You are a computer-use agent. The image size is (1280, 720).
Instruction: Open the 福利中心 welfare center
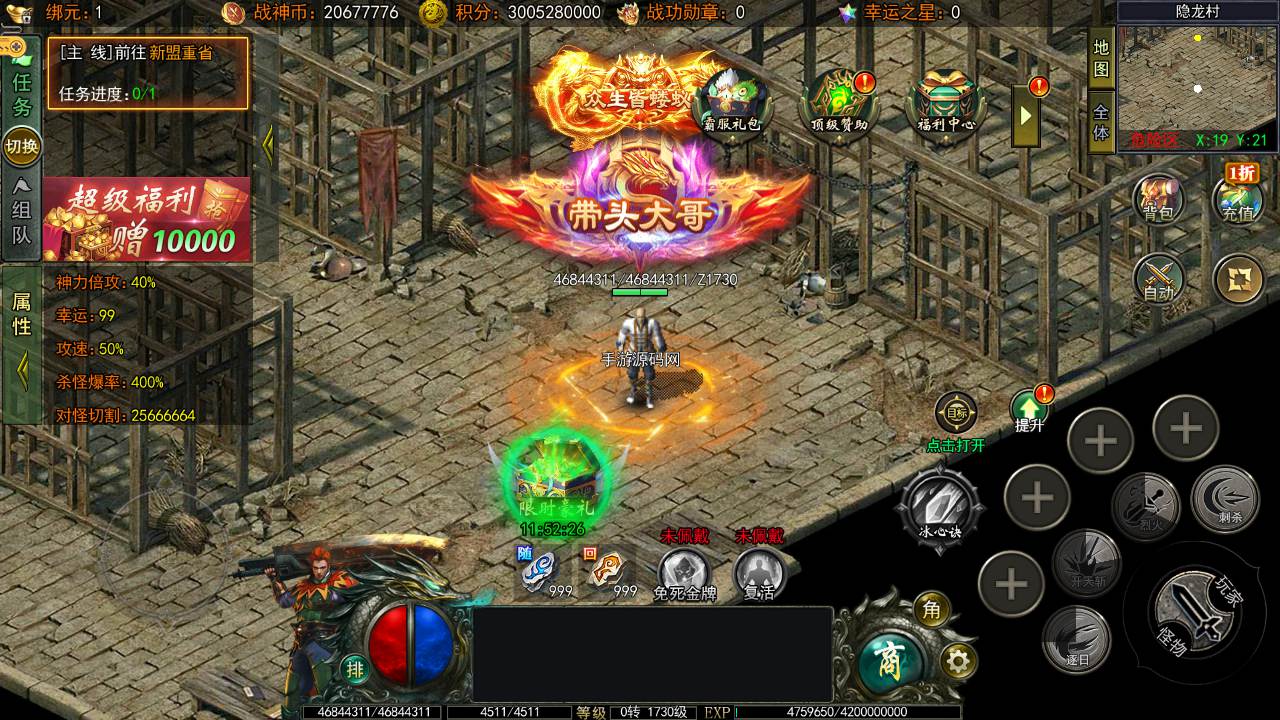click(939, 102)
